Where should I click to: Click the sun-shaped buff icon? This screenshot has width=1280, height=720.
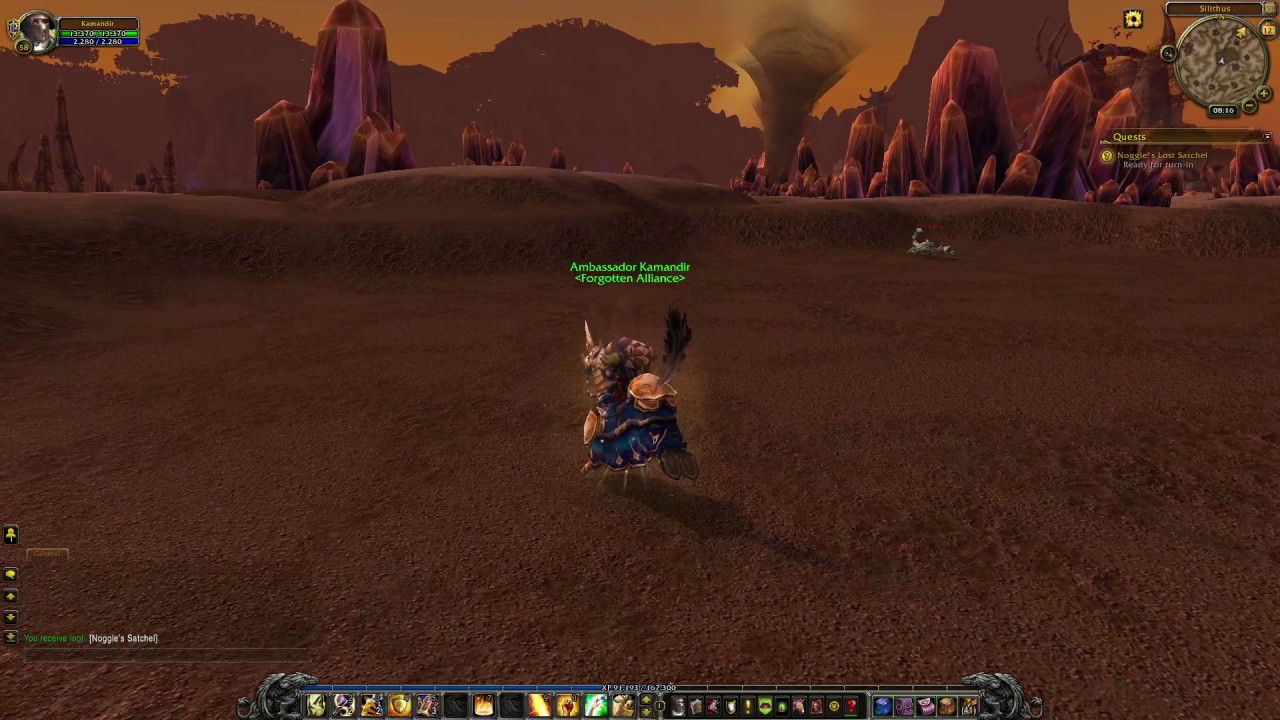point(1133,19)
